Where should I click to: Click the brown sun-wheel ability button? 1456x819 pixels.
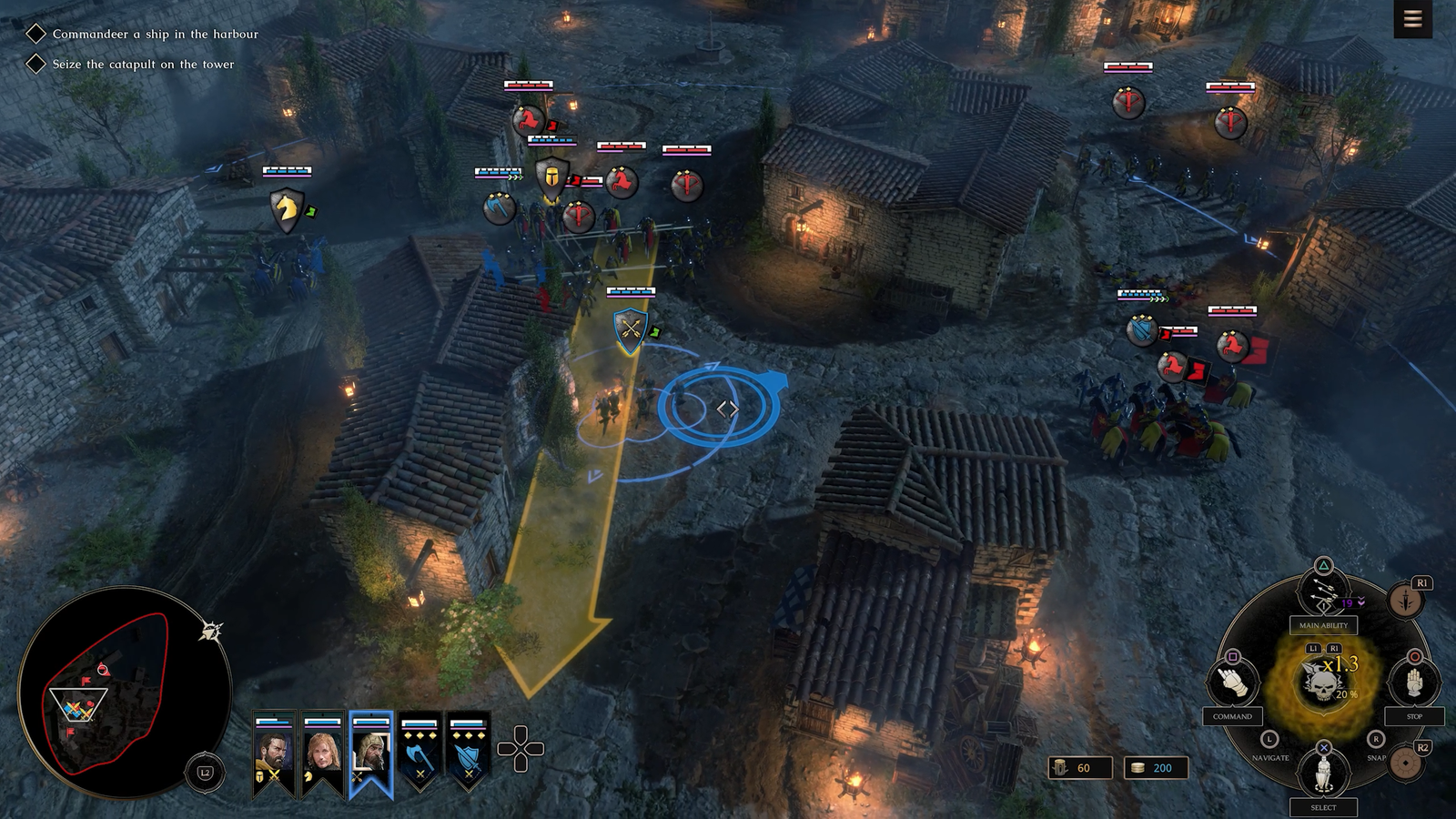[1407, 764]
